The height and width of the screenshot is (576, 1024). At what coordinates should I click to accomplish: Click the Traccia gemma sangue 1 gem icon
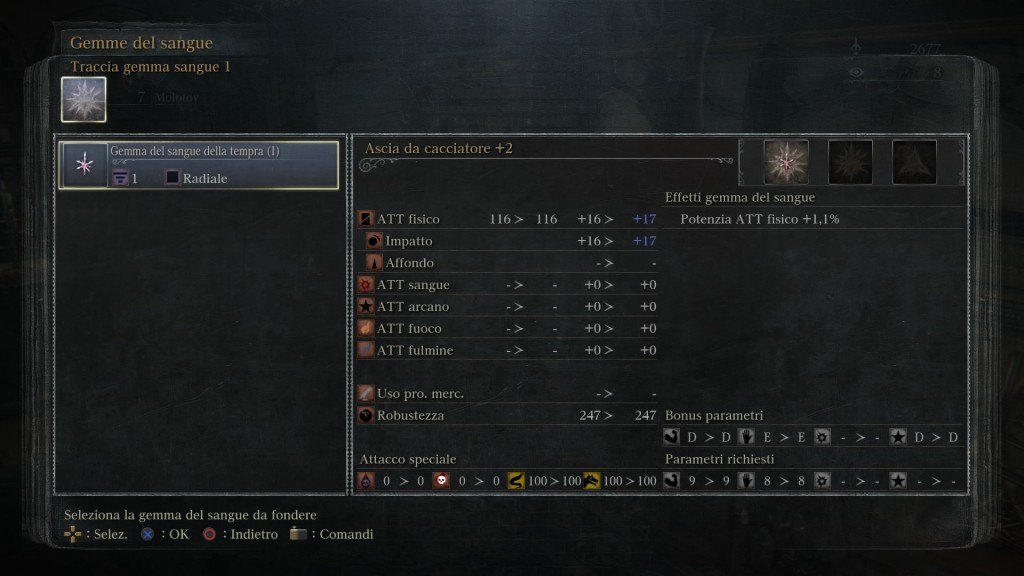(84, 100)
